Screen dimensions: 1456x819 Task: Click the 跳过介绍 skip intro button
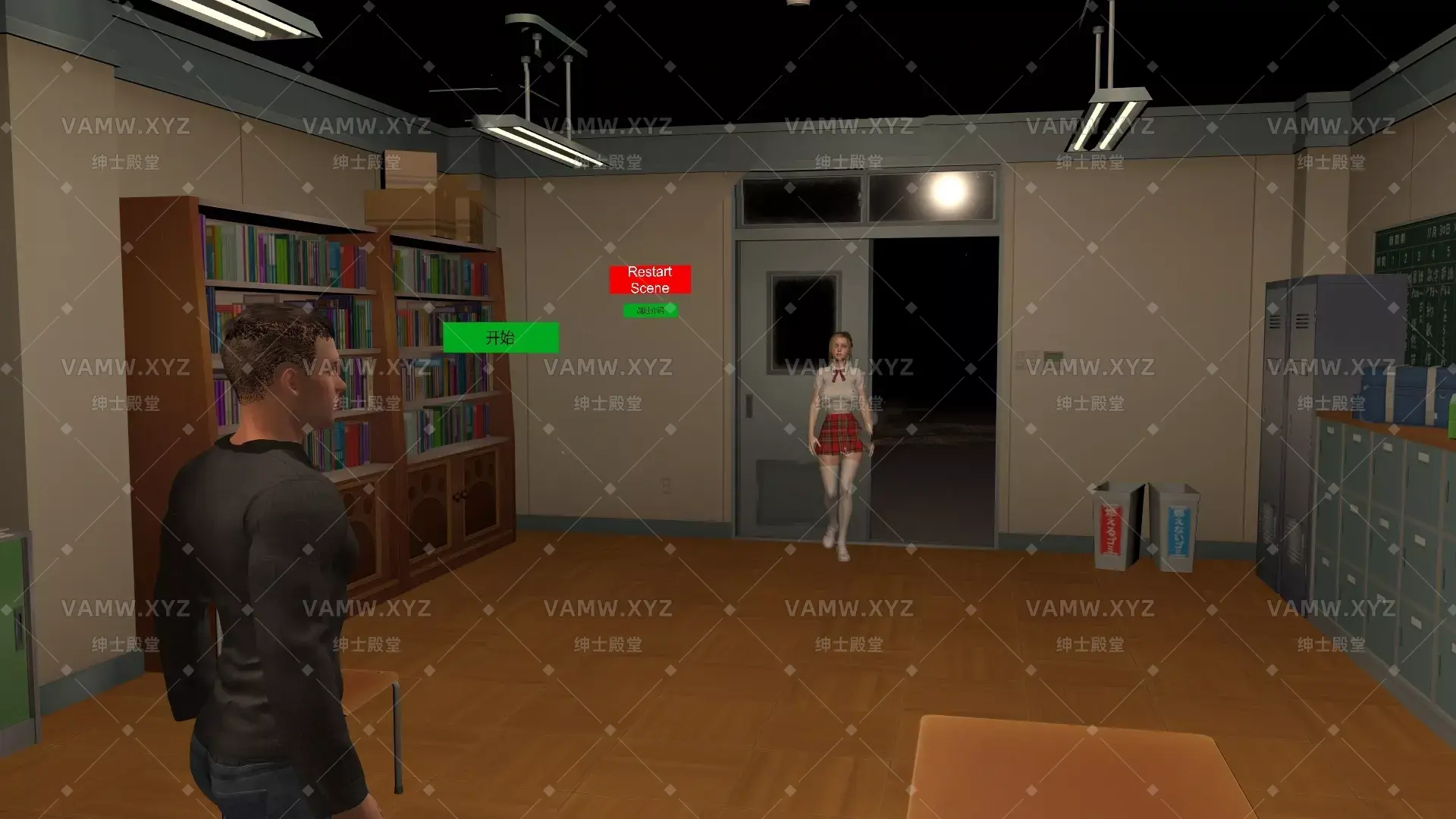(651, 309)
